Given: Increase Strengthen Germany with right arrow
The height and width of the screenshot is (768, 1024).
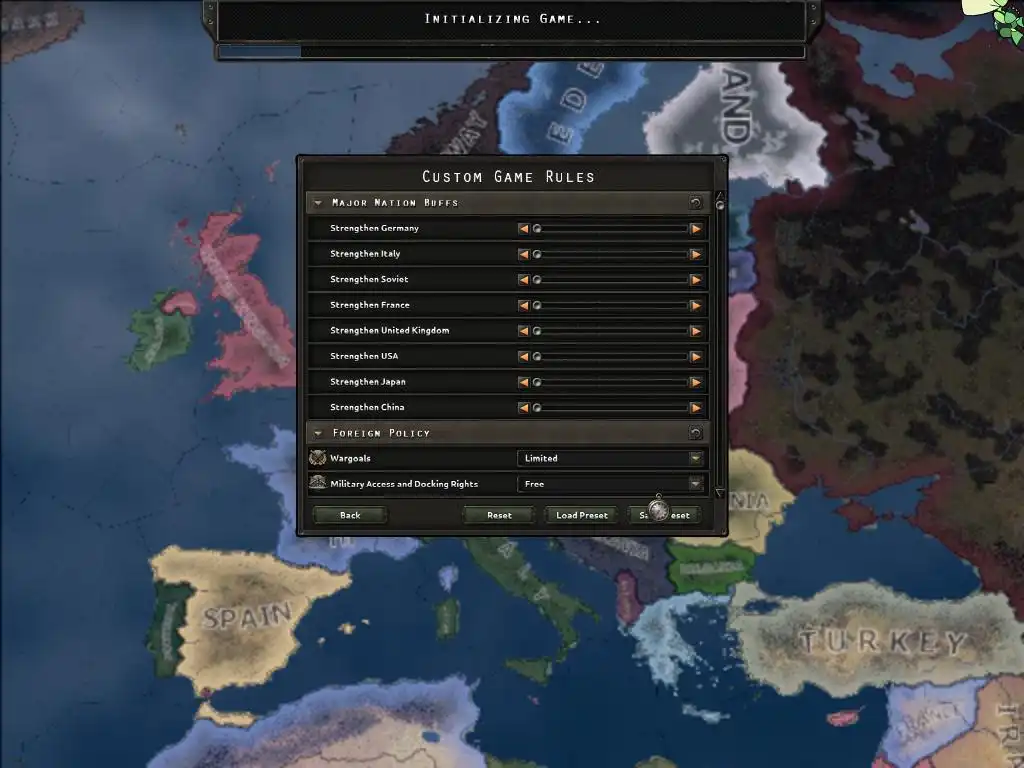Looking at the screenshot, I should pyautogui.click(x=695, y=228).
